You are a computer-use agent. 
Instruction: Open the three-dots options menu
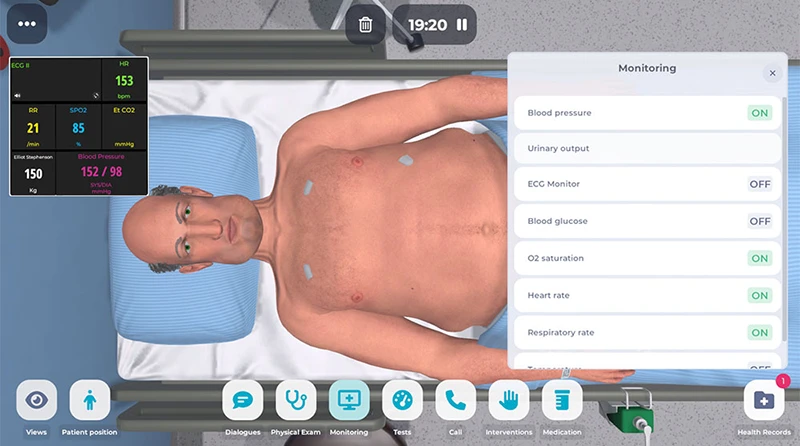pos(26,24)
